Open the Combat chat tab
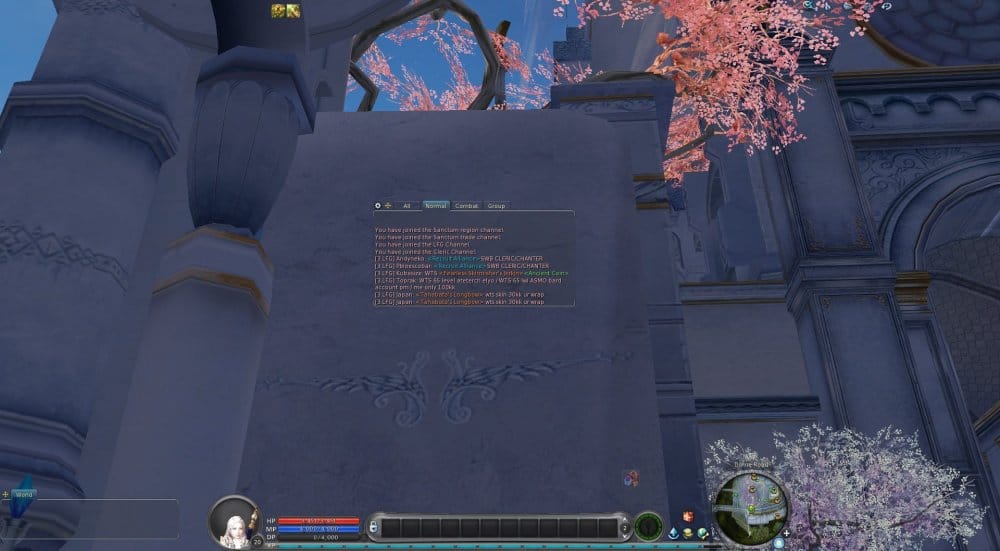 pyautogui.click(x=466, y=206)
